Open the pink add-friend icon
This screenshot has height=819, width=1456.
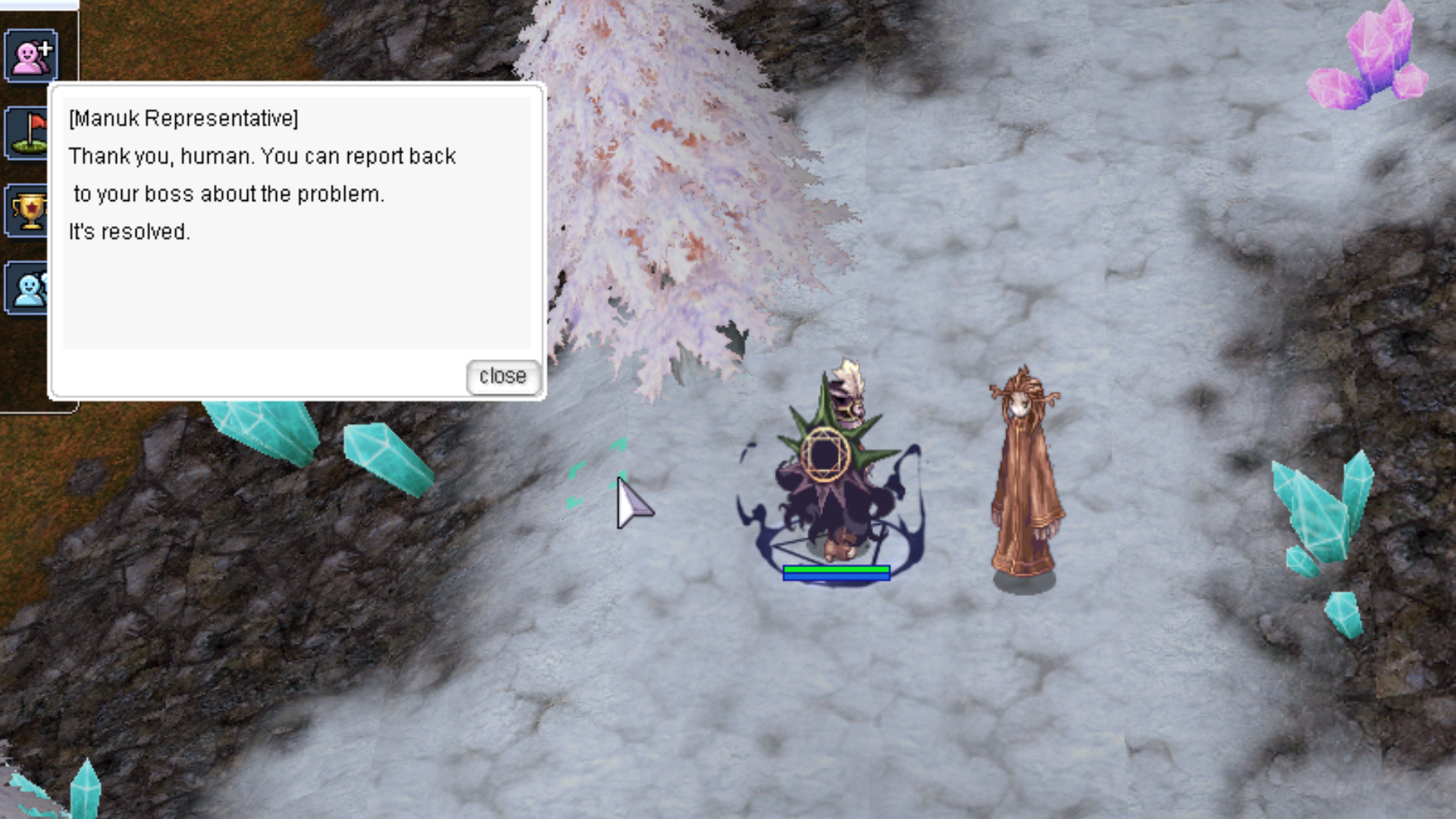[31, 55]
